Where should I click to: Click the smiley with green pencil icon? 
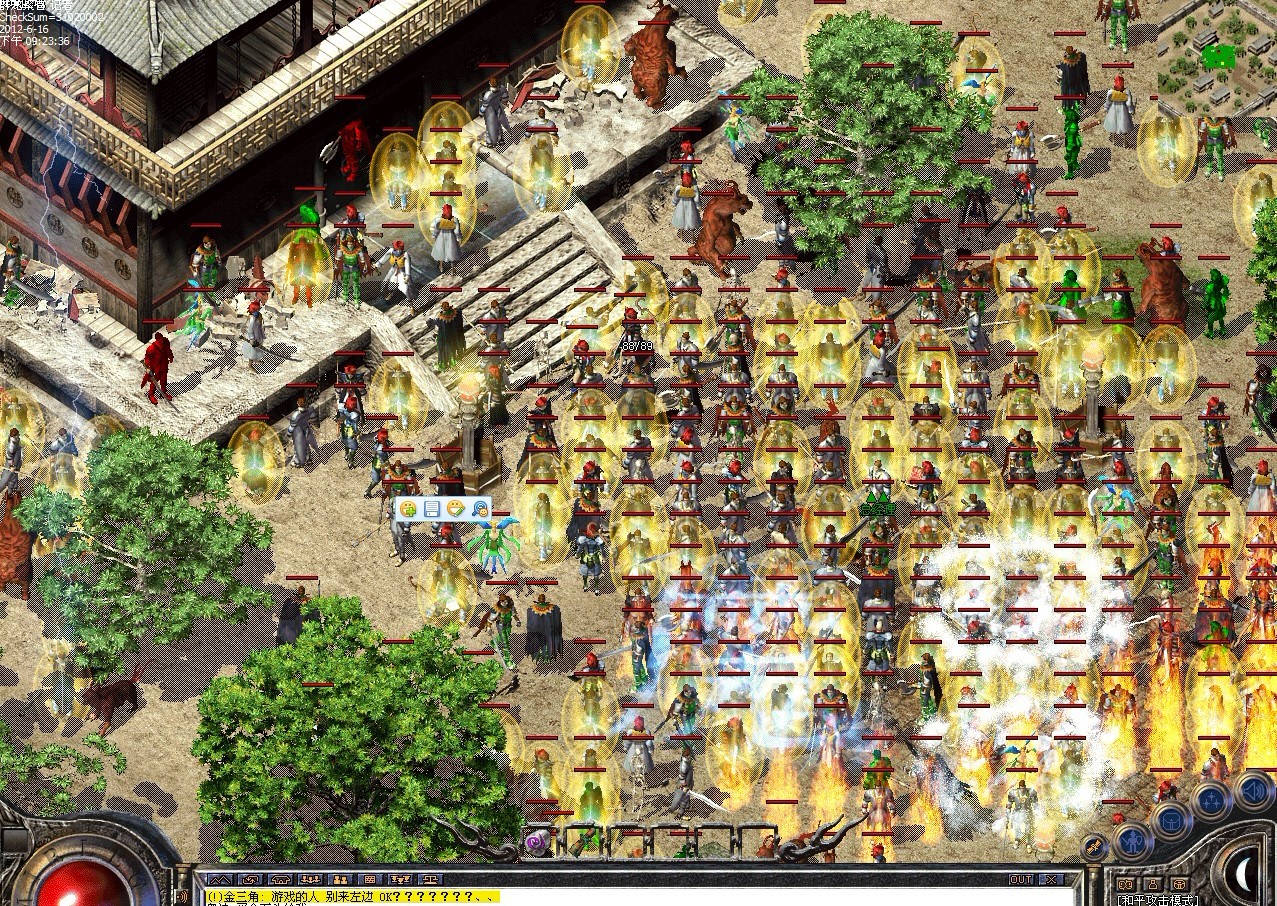click(x=456, y=509)
